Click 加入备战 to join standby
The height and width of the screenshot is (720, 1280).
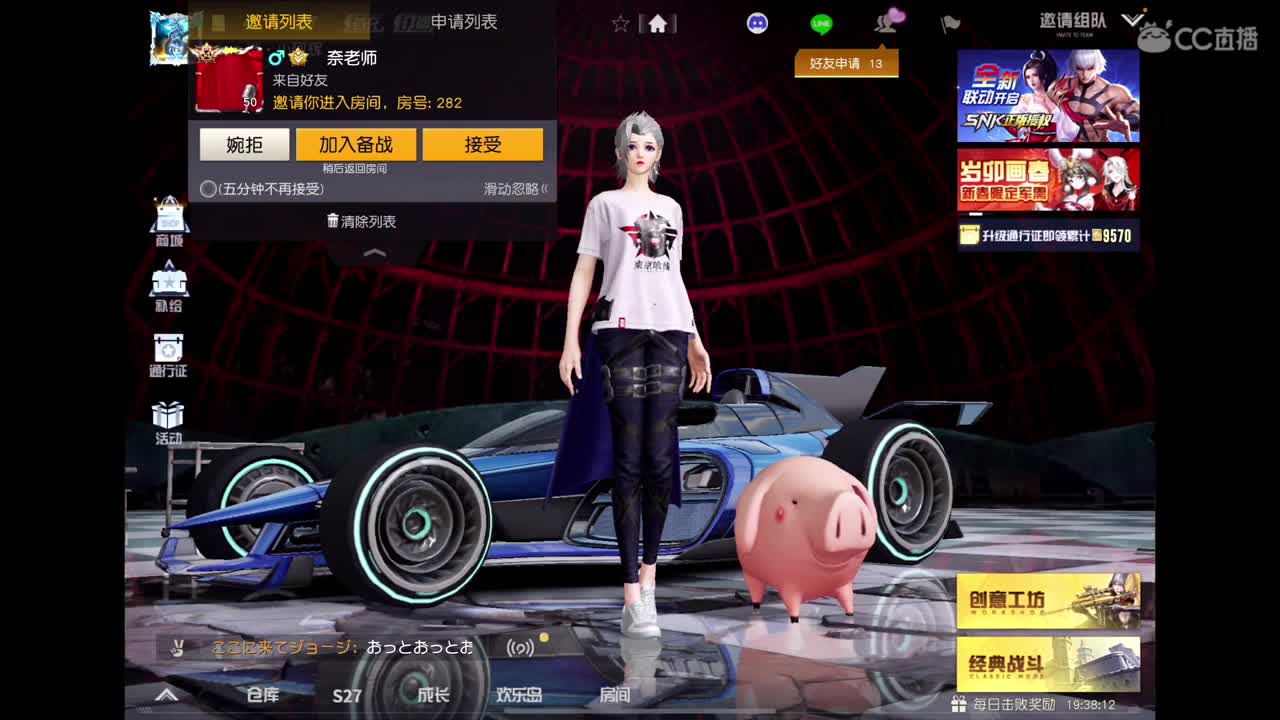pyautogui.click(x=357, y=144)
